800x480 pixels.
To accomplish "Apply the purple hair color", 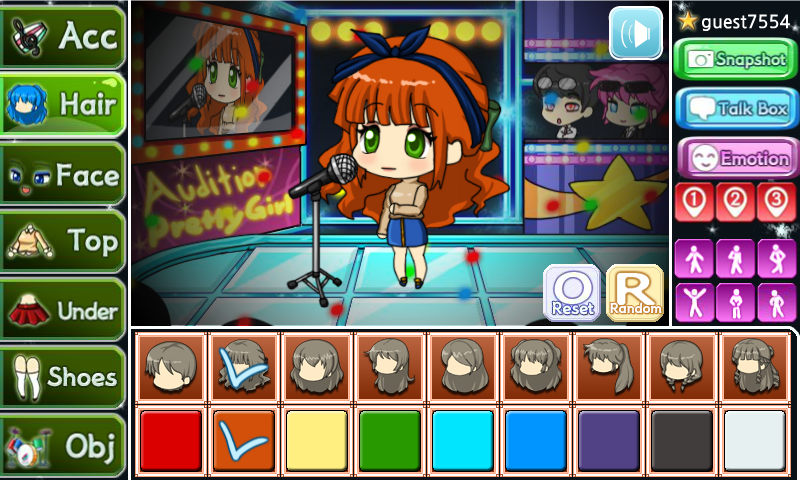I will coord(608,440).
